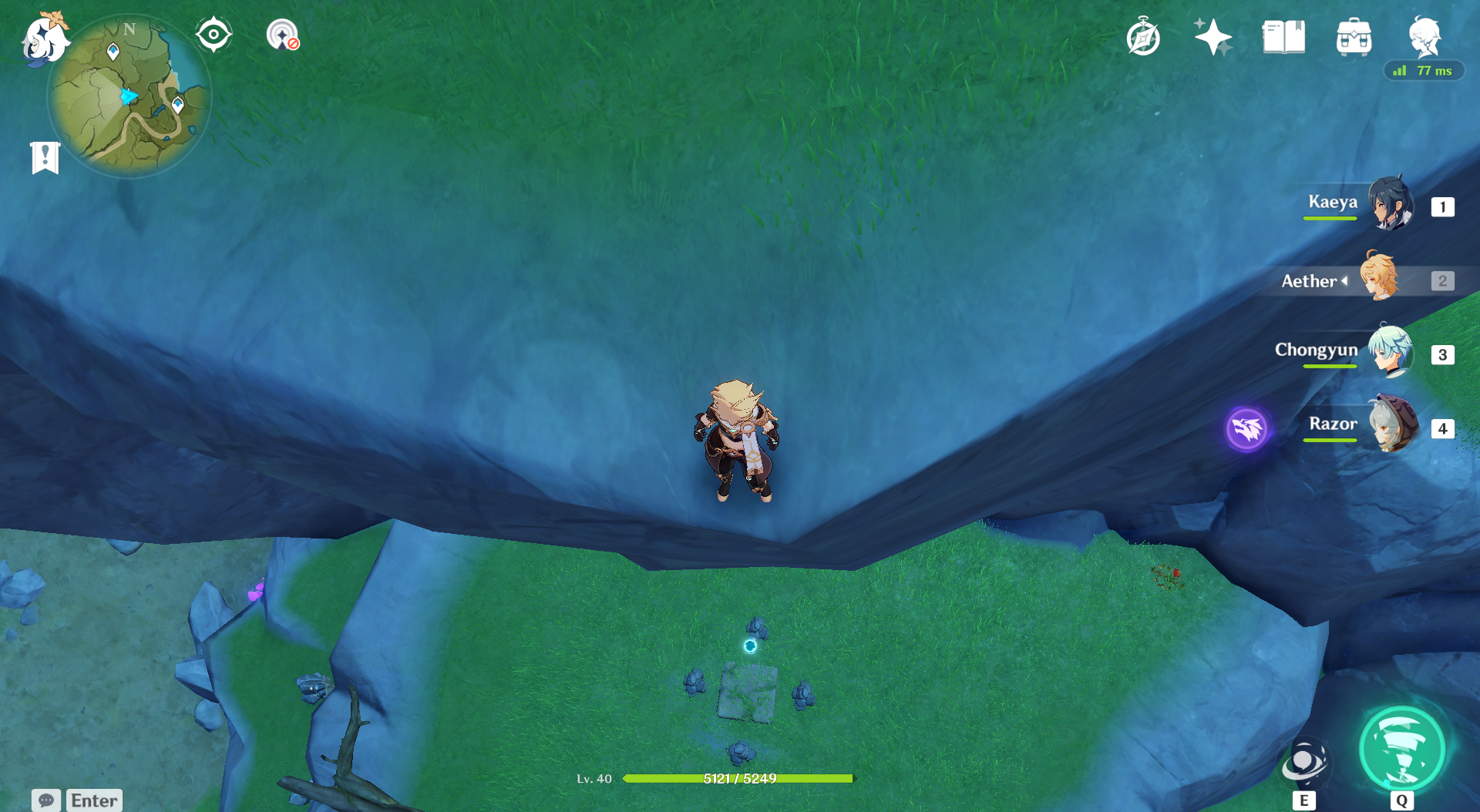Image resolution: width=1480 pixels, height=812 pixels.
Task: Use the Elemental Skill icon
Action: pyautogui.click(x=1303, y=763)
